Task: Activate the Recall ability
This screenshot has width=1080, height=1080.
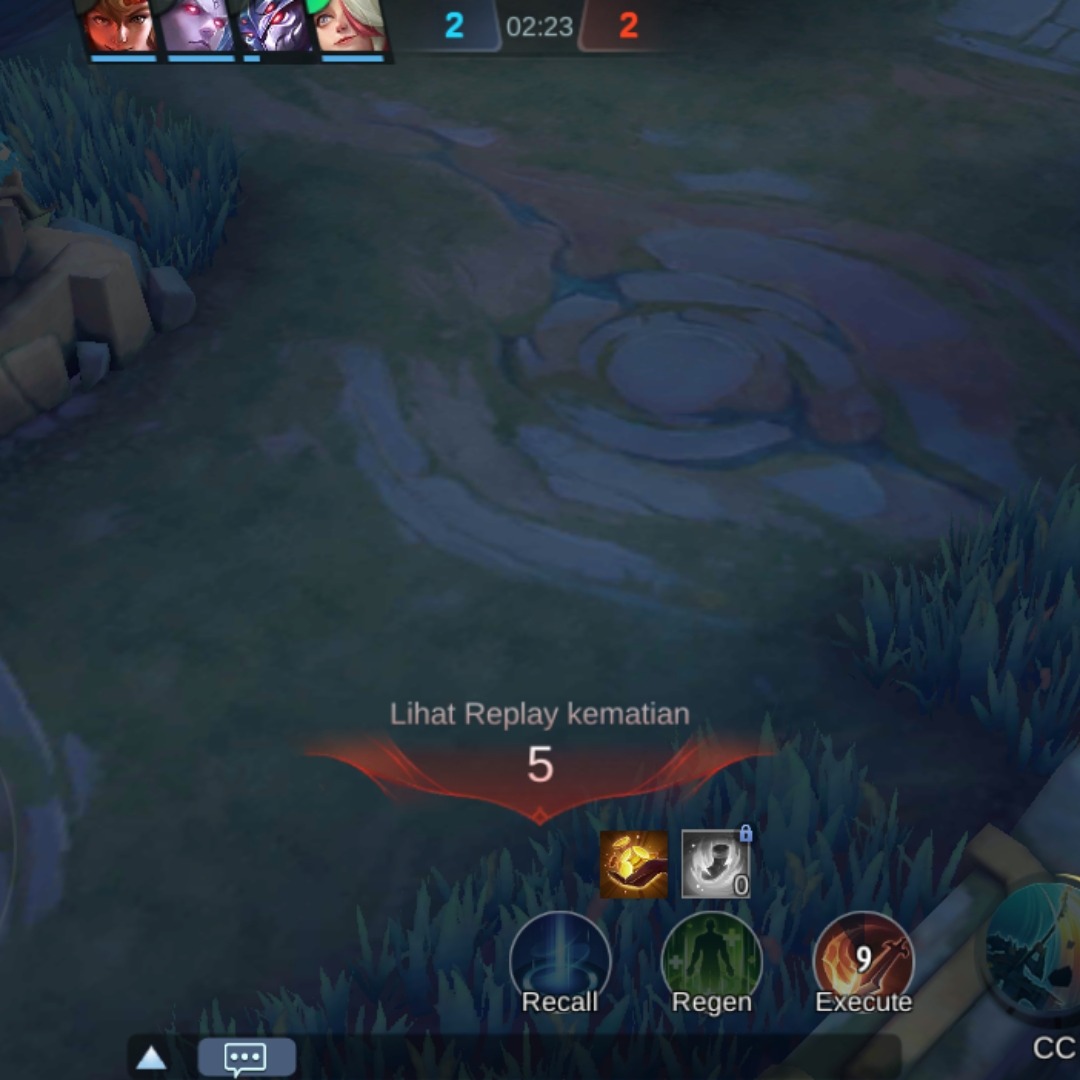Action: pyautogui.click(x=560, y=962)
